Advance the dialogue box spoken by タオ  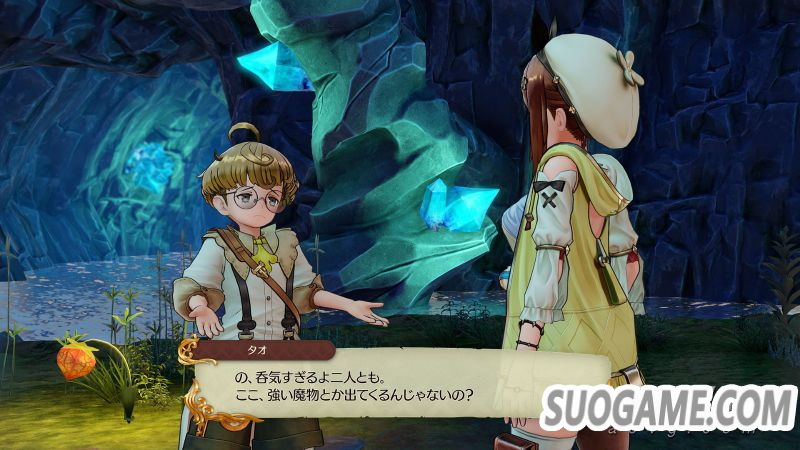click(x=400, y=383)
